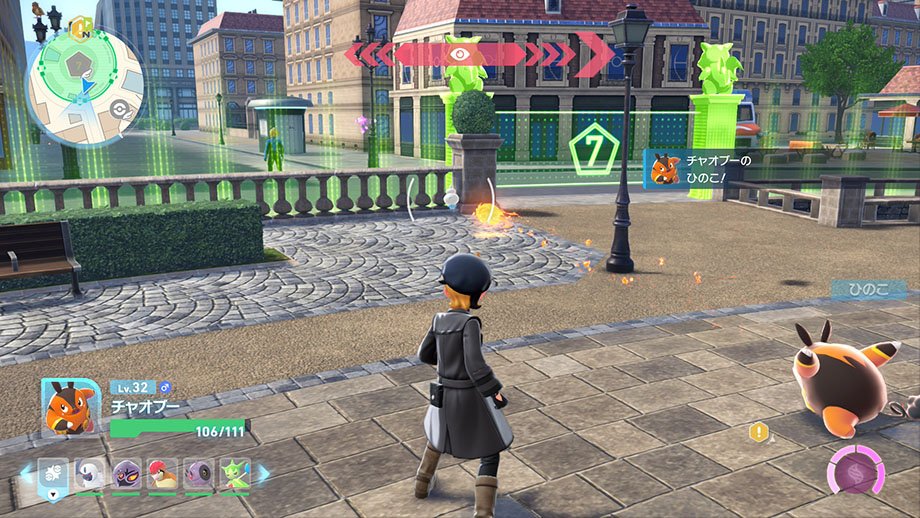920x518 pixels.
Task: Select Pidgeotto from the party bar
Action: pyautogui.click(x=162, y=473)
